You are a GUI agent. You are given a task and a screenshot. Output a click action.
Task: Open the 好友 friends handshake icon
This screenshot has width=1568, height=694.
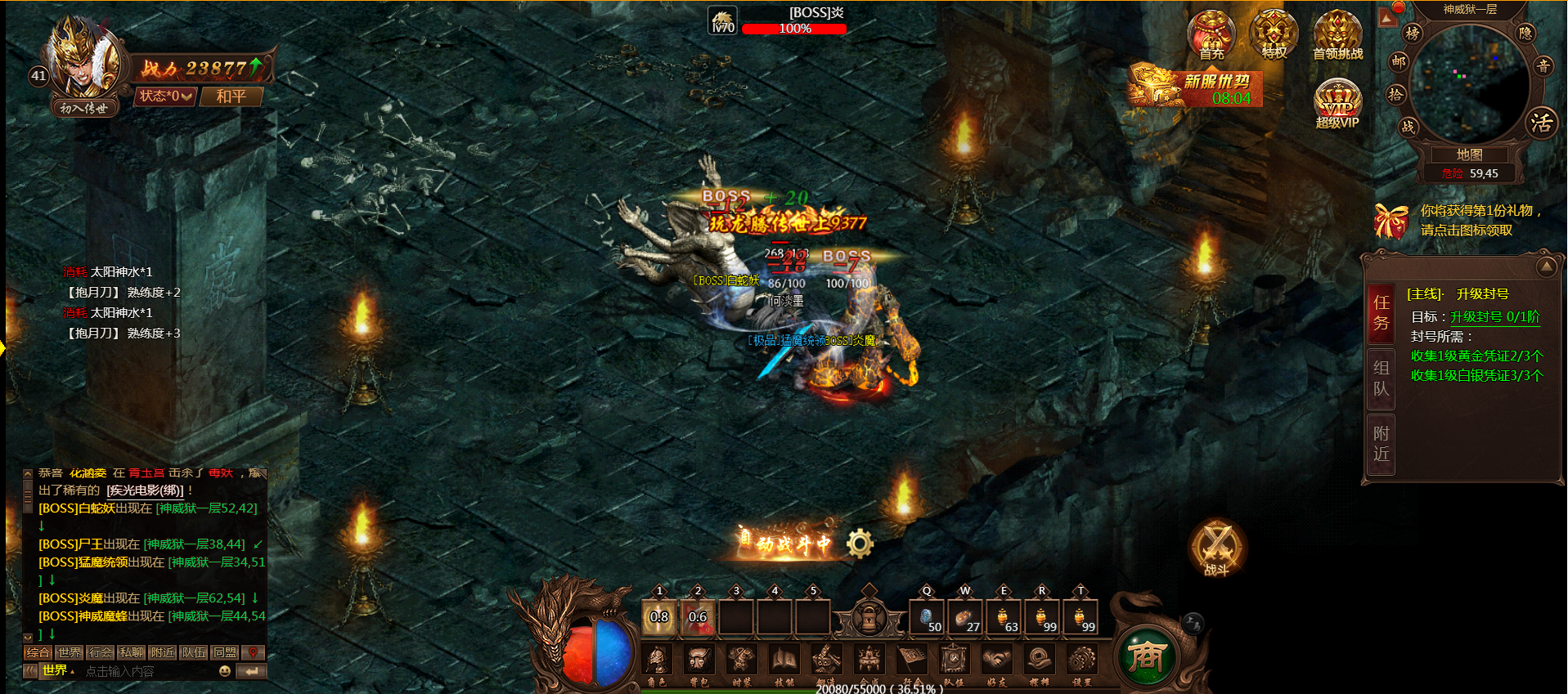pyautogui.click(x=996, y=660)
